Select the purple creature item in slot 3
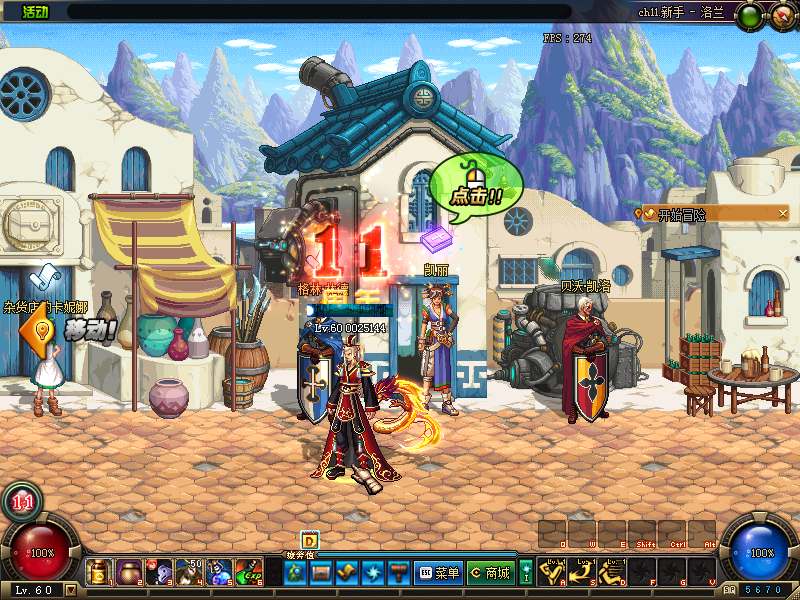The height and width of the screenshot is (600, 800). 160,573
